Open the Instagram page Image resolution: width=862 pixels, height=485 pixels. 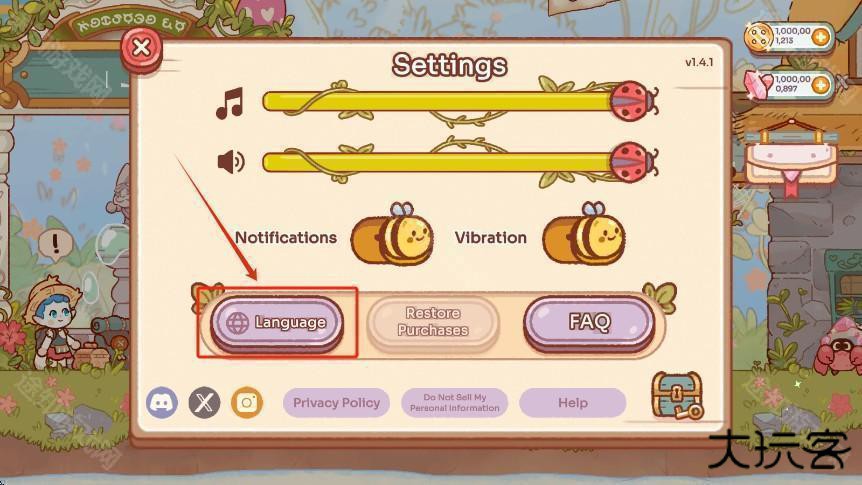[x=247, y=403]
